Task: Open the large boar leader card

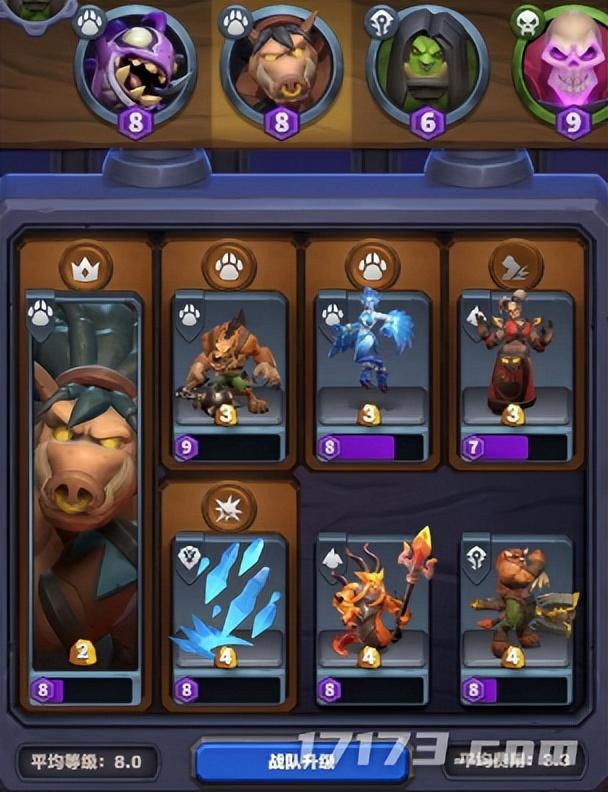Action: click(84, 490)
